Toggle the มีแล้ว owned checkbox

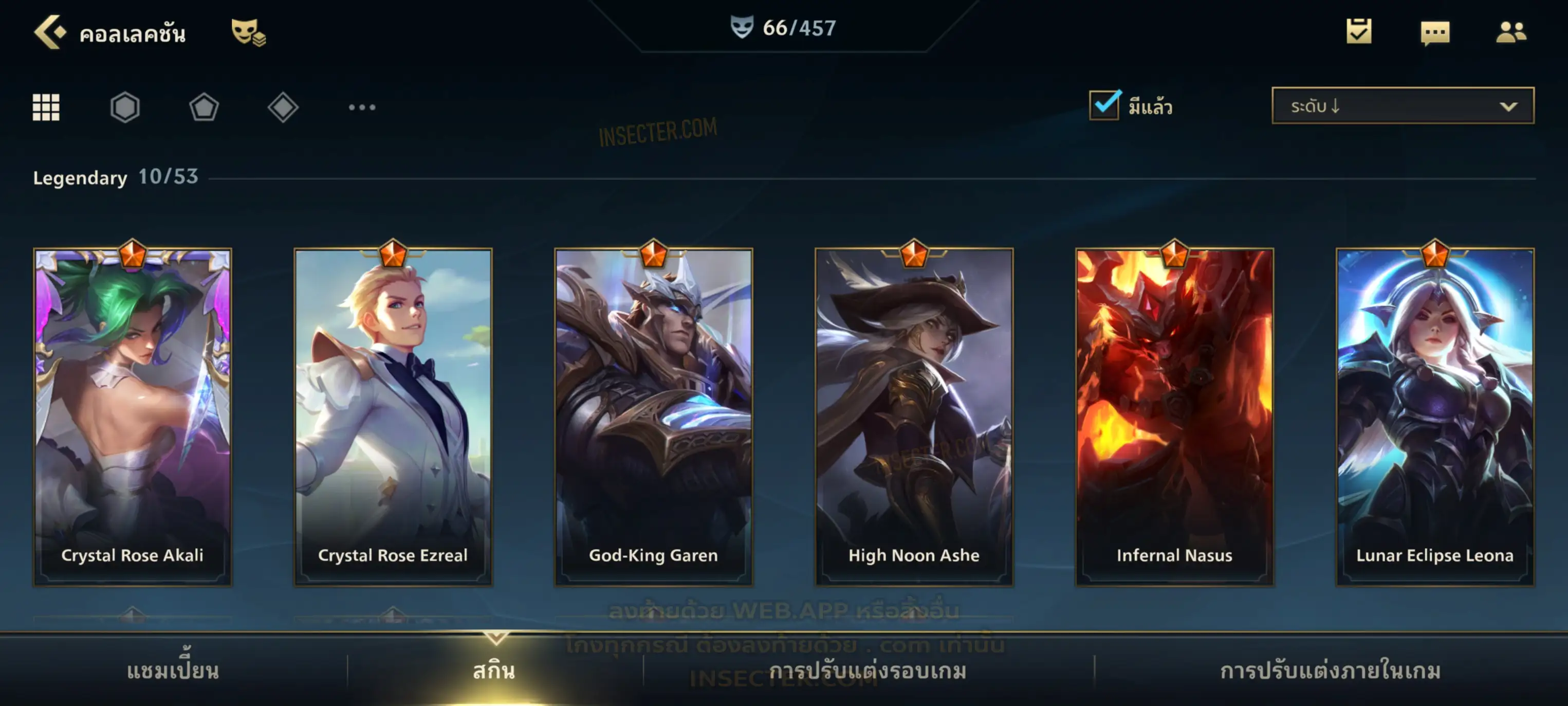[1103, 105]
